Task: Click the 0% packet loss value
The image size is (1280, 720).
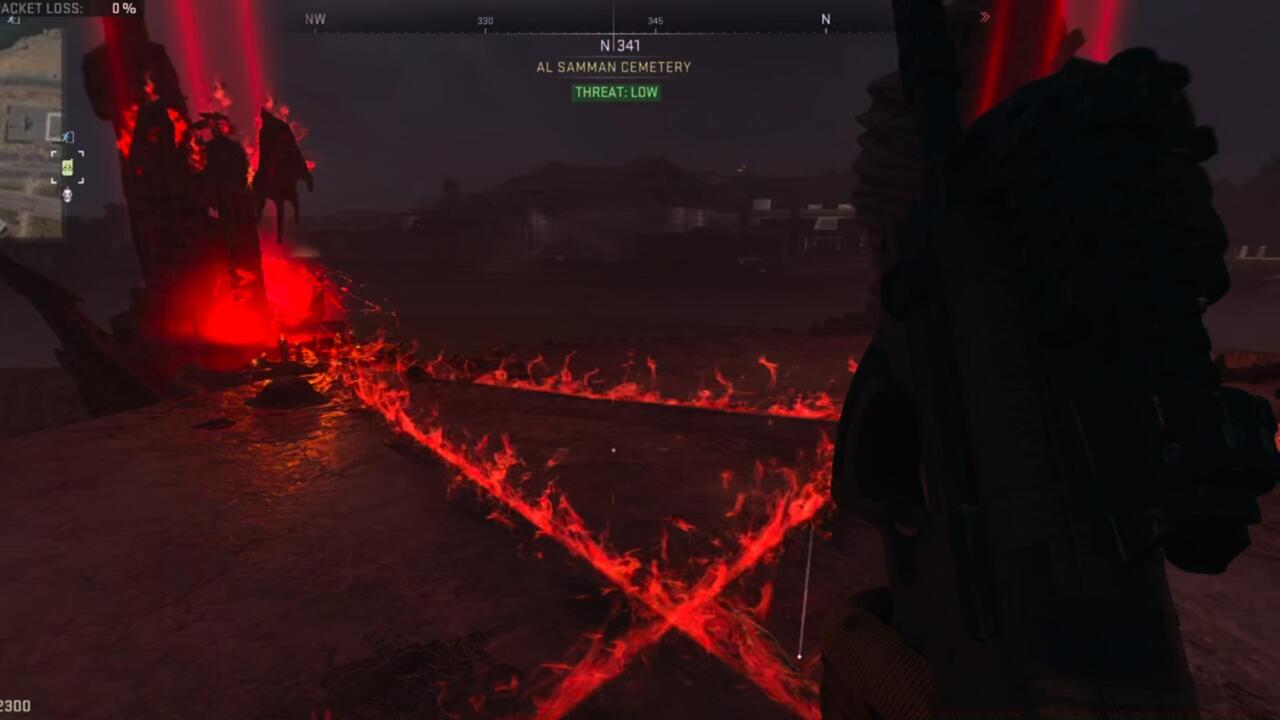Action: 124,9
